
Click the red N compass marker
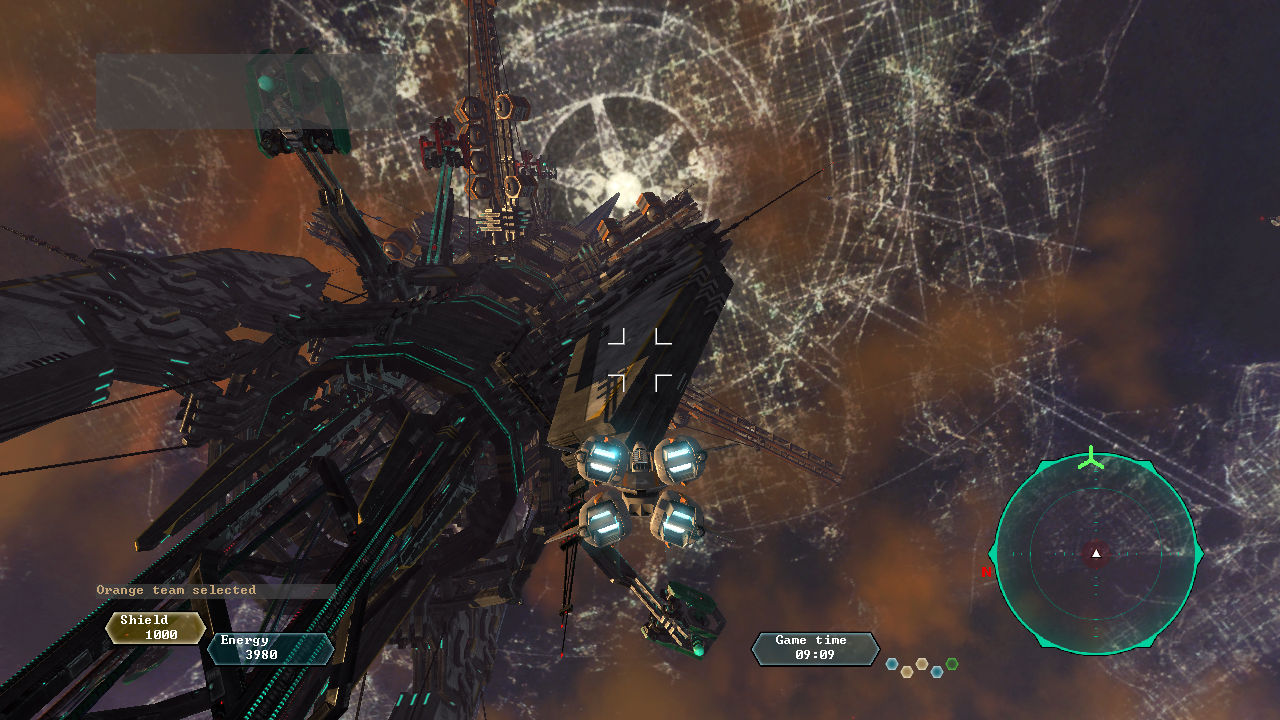click(986, 573)
